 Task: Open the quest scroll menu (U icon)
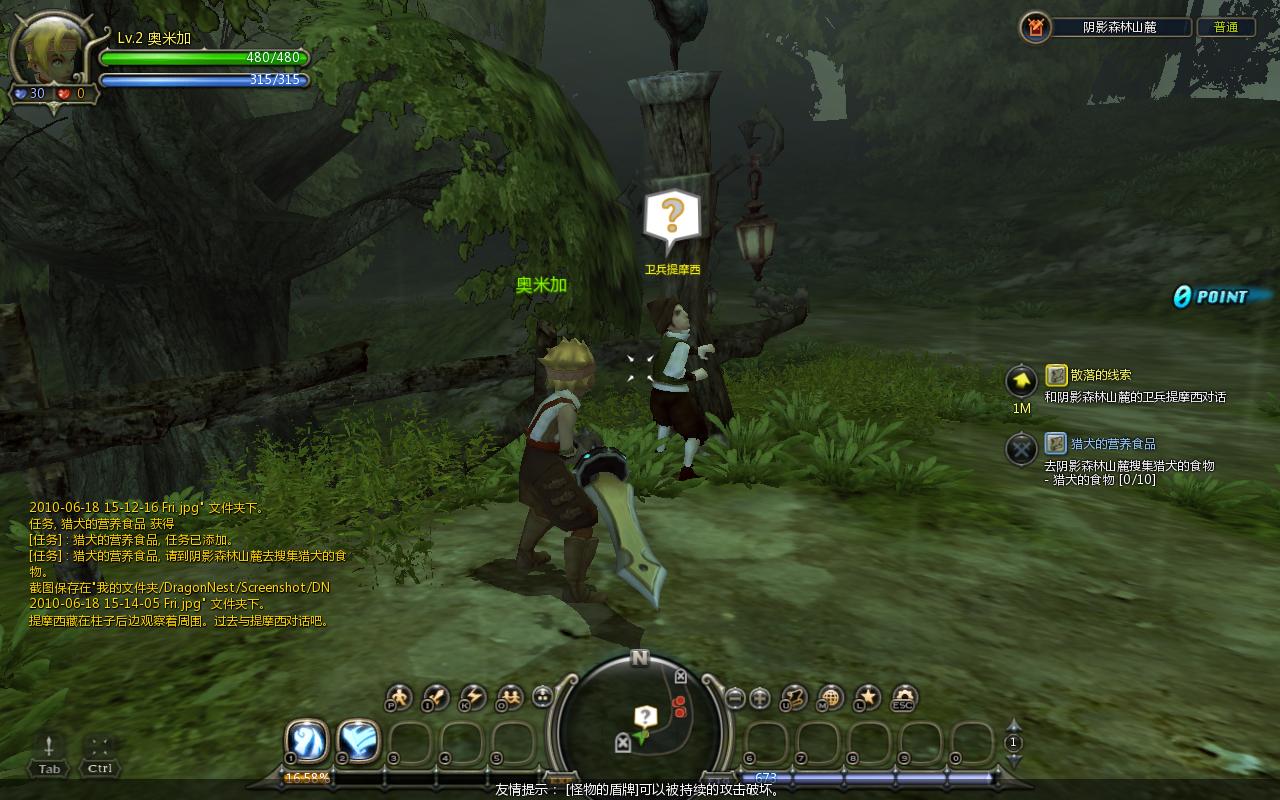794,697
